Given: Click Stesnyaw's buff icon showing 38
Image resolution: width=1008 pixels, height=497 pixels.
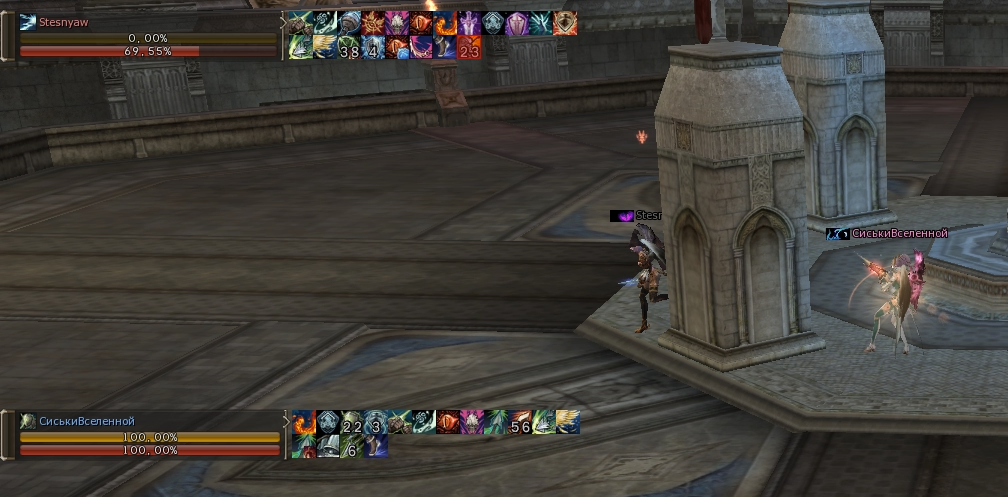Looking at the screenshot, I should 349,48.
